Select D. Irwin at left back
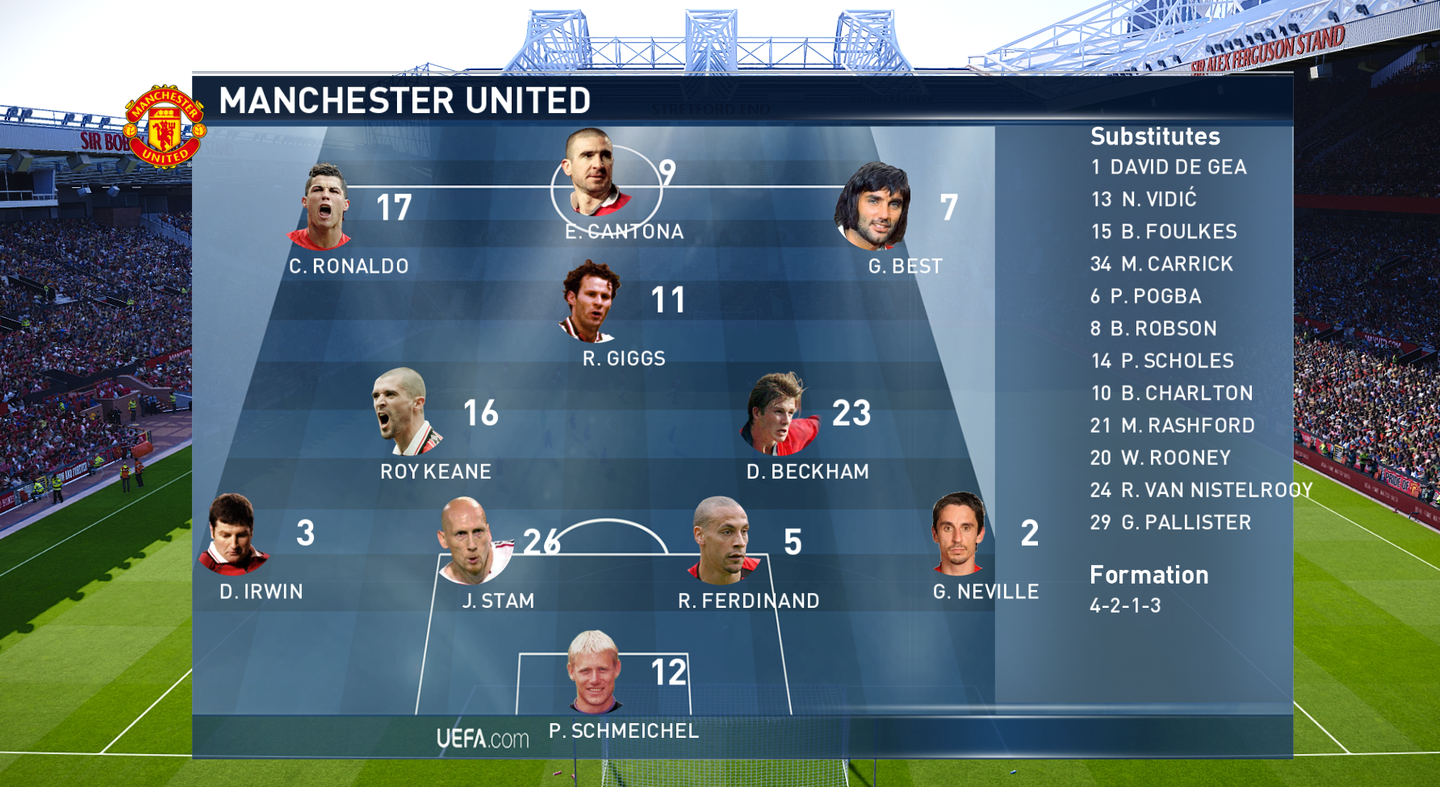 [234, 534]
